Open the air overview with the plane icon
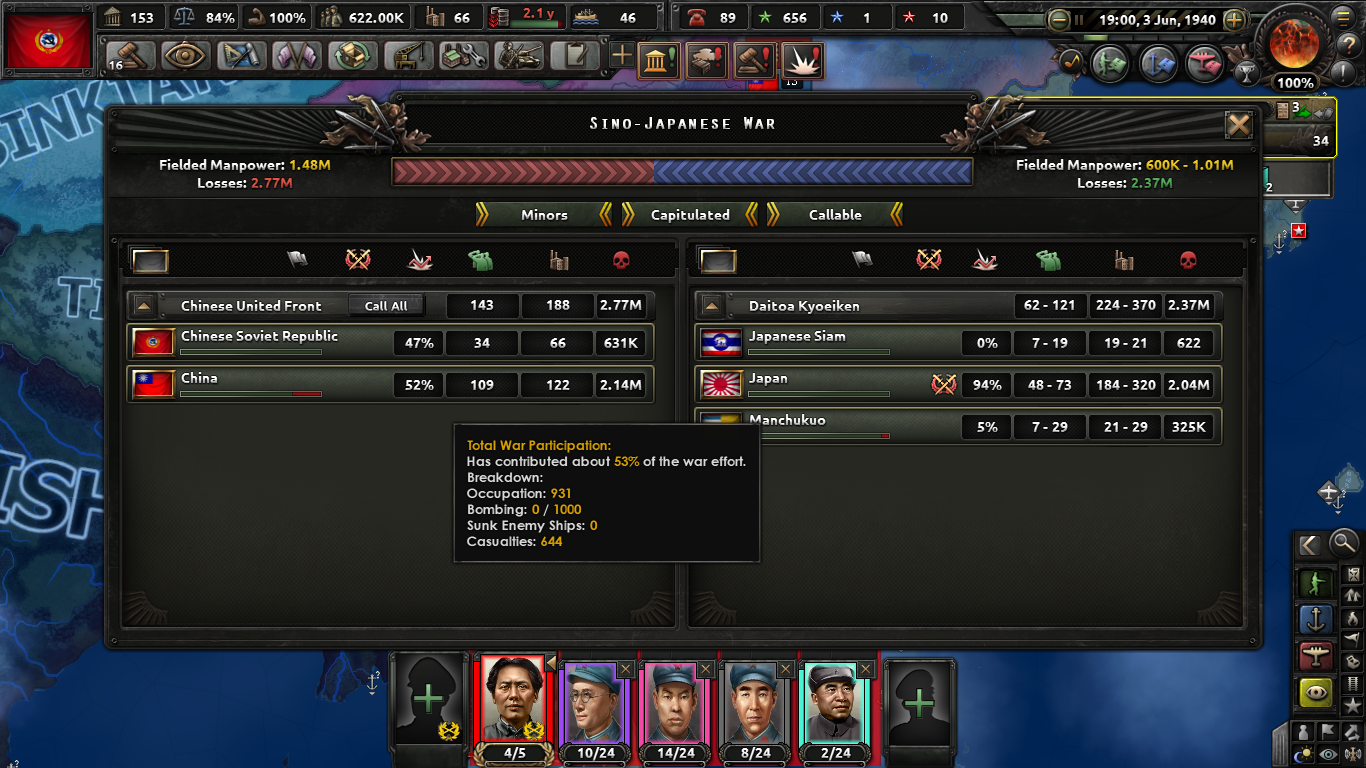The width and height of the screenshot is (1366, 768). pos(1204,63)
